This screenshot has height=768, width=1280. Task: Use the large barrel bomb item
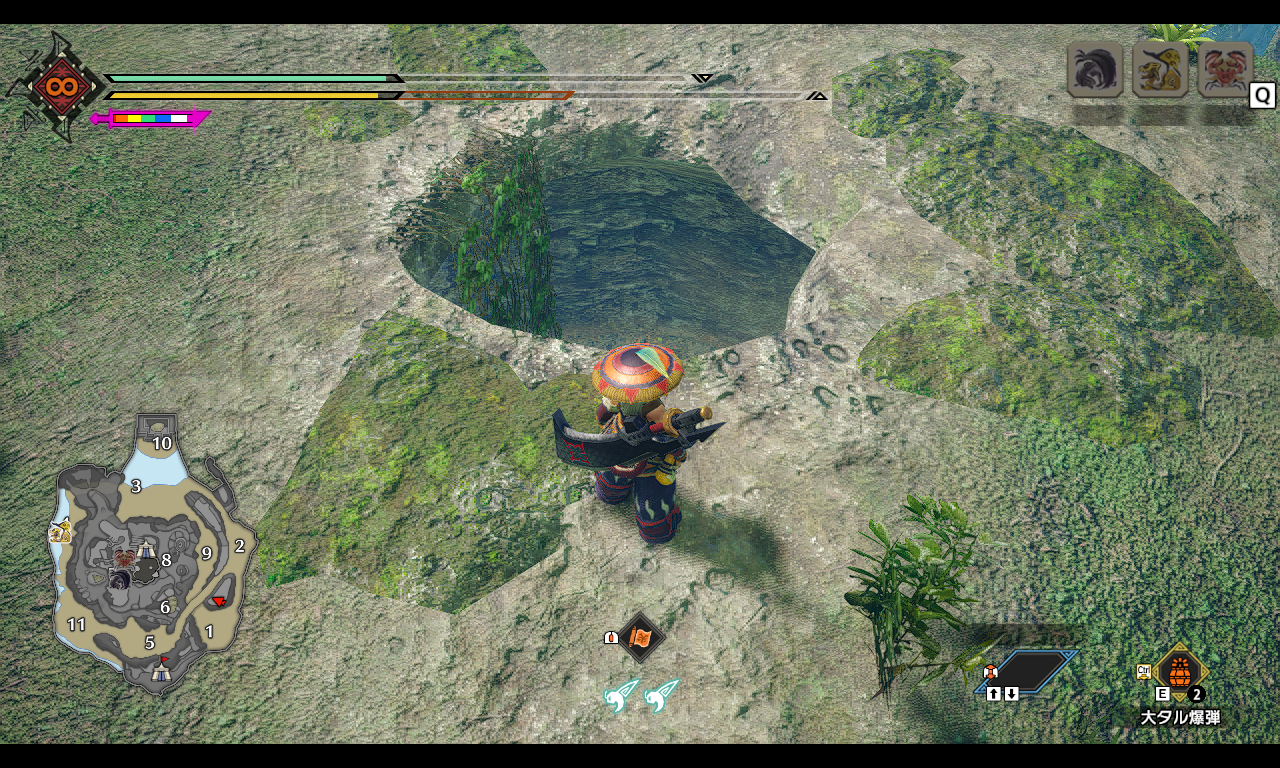coord(1180,672)
